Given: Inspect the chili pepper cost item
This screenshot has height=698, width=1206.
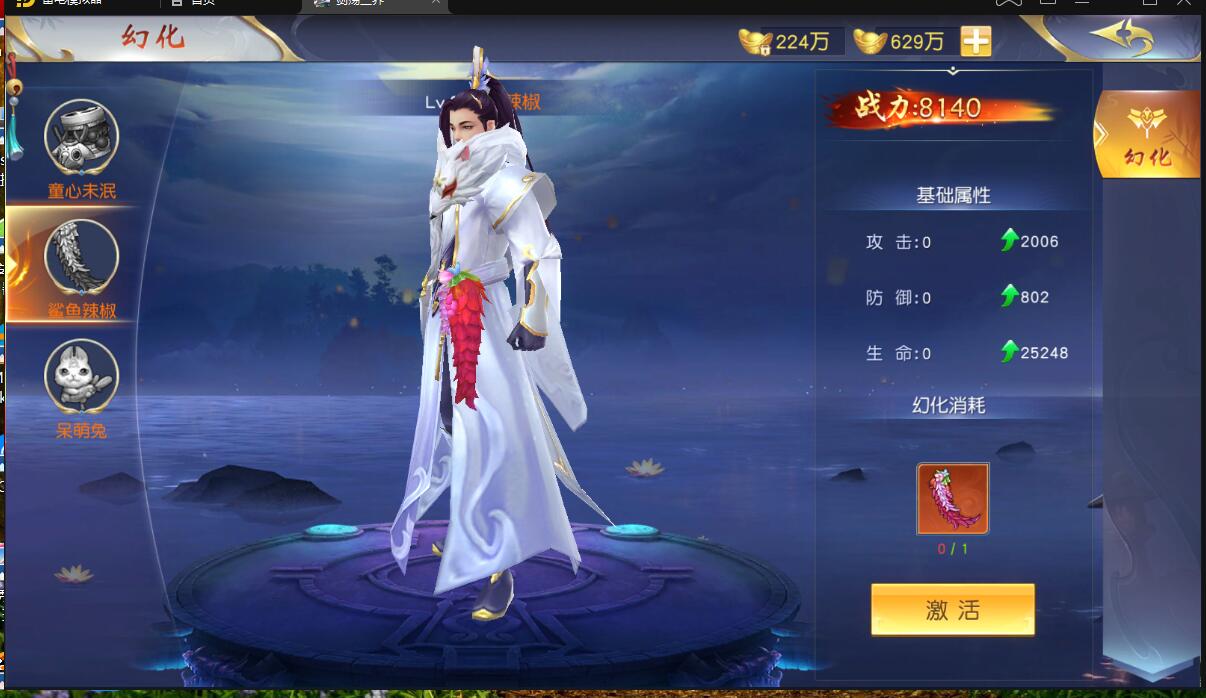Looking at the screenshot, I should click(x=953, y=498).
